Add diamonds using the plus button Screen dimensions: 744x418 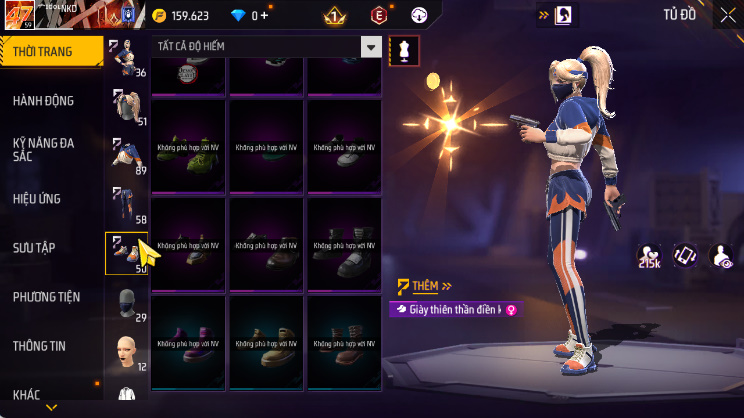point(263,15)
